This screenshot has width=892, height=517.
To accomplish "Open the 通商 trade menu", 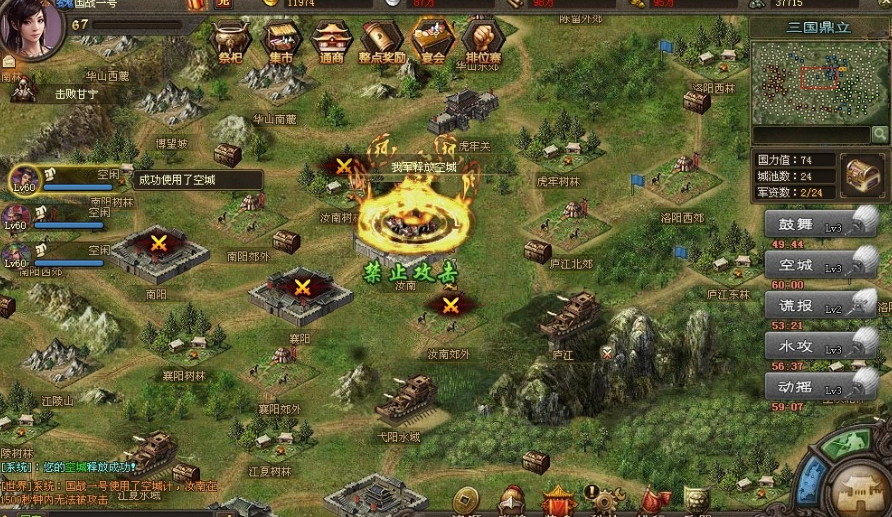I will coord(331,42).
